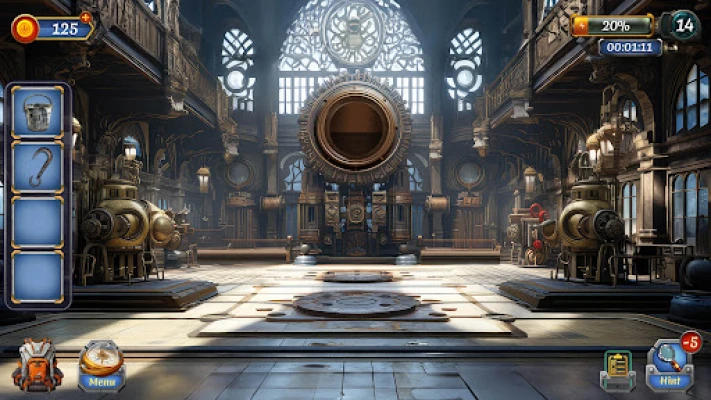Open the clipboard task list
711x400 pixels.
(617, 370)
